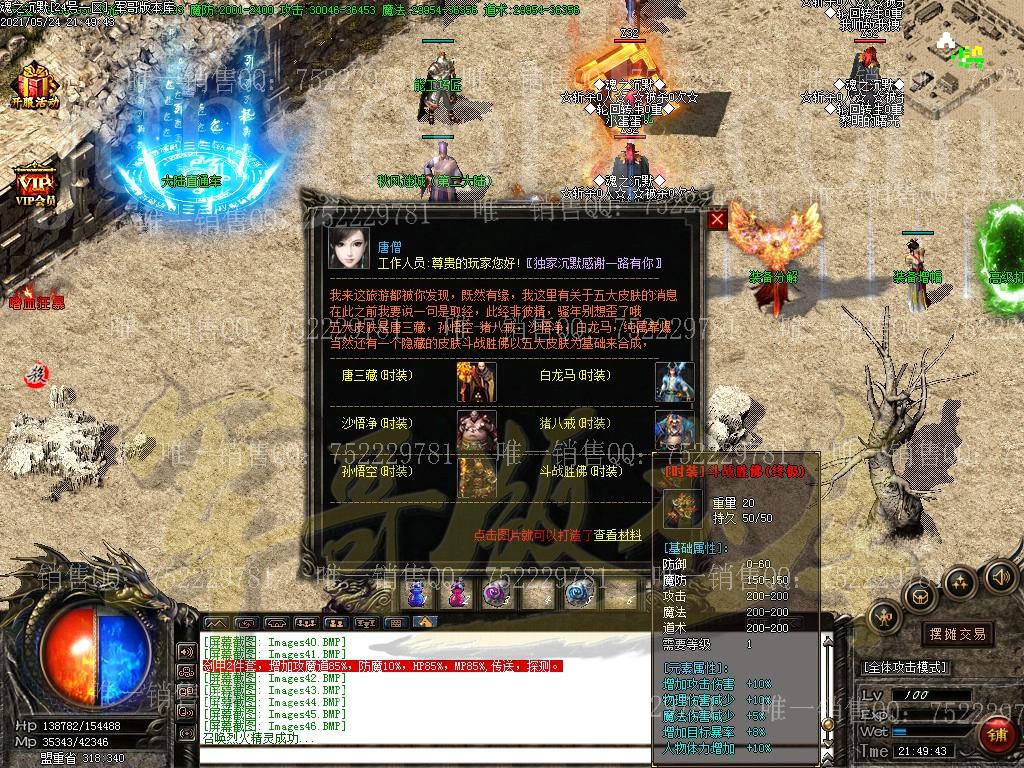
Task: Open the VIP会员 membership icon
Action: [x=35, y=186]
